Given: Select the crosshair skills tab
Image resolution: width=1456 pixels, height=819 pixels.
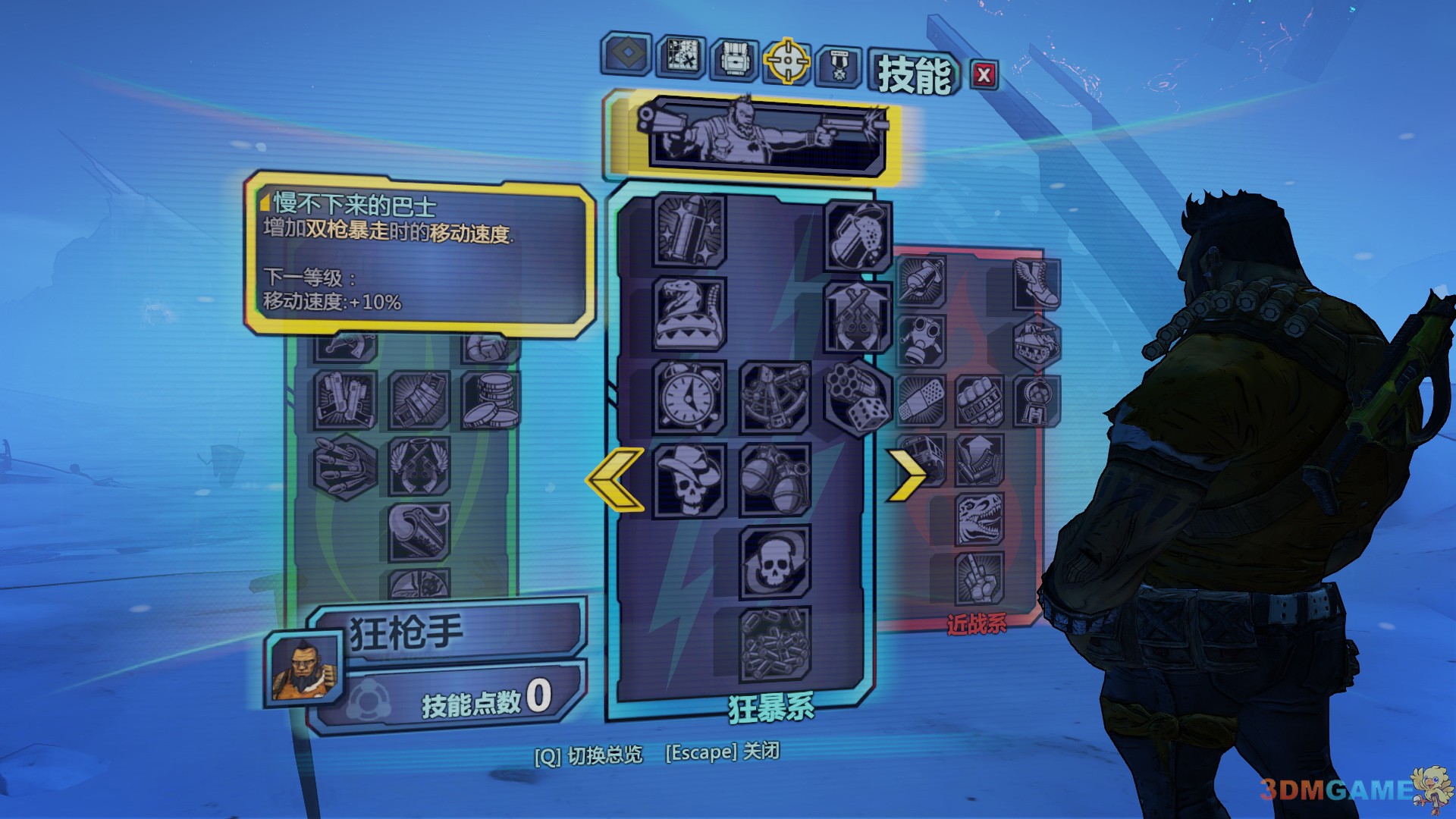Looking at the screenshot, I should tap(787, 61).
